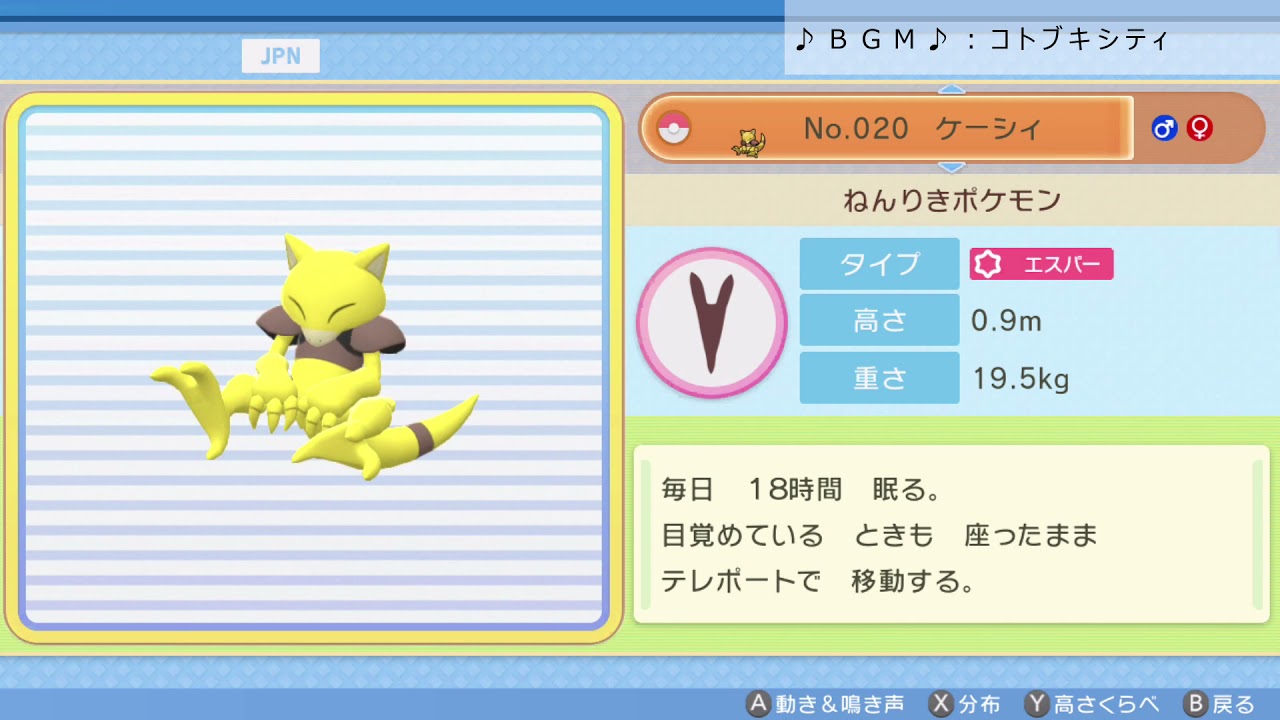Toggle the female gender symbol
The image size is (1280, 720).
tap(1198, 128)
